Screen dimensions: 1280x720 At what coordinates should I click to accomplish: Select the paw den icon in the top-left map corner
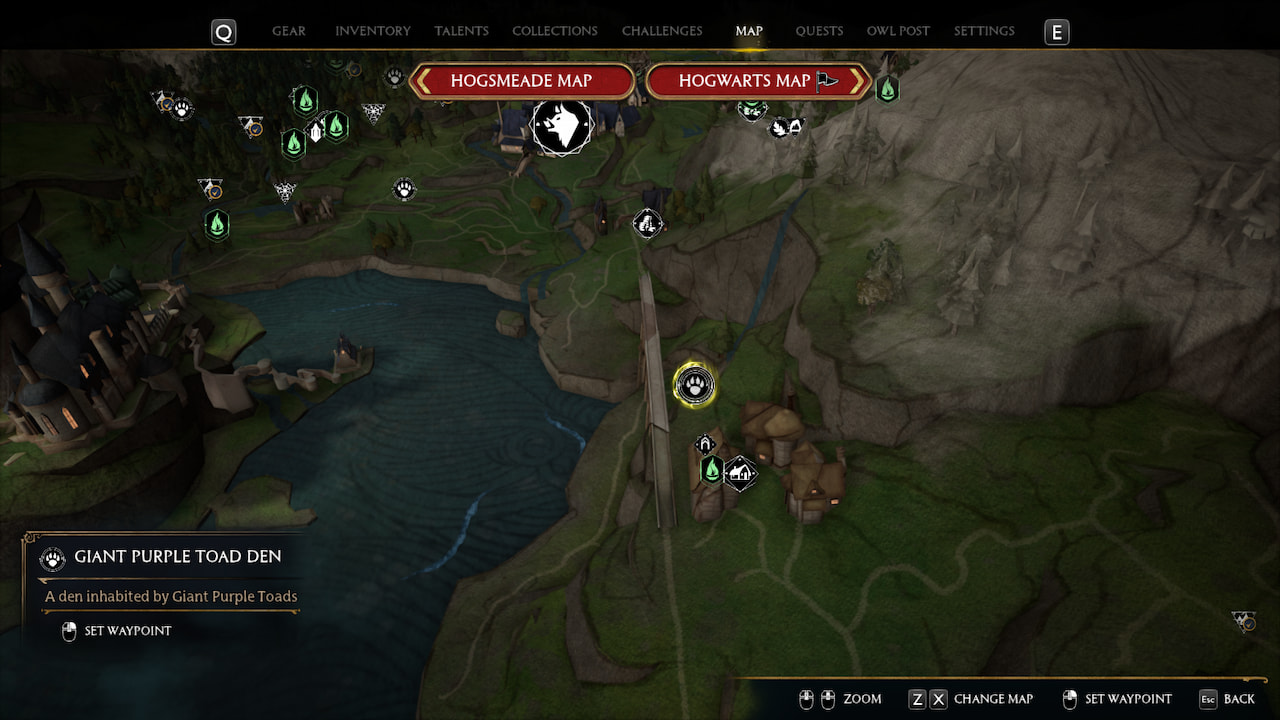tap(181, 110)
